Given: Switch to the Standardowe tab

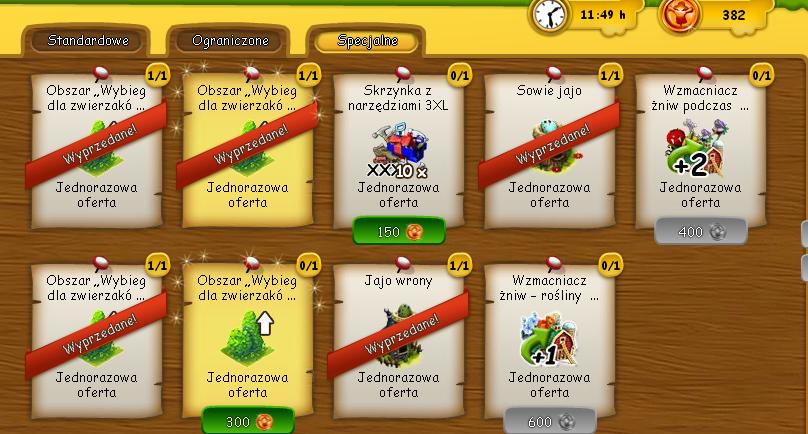Looking at the screenshot, I should point(84,41).
